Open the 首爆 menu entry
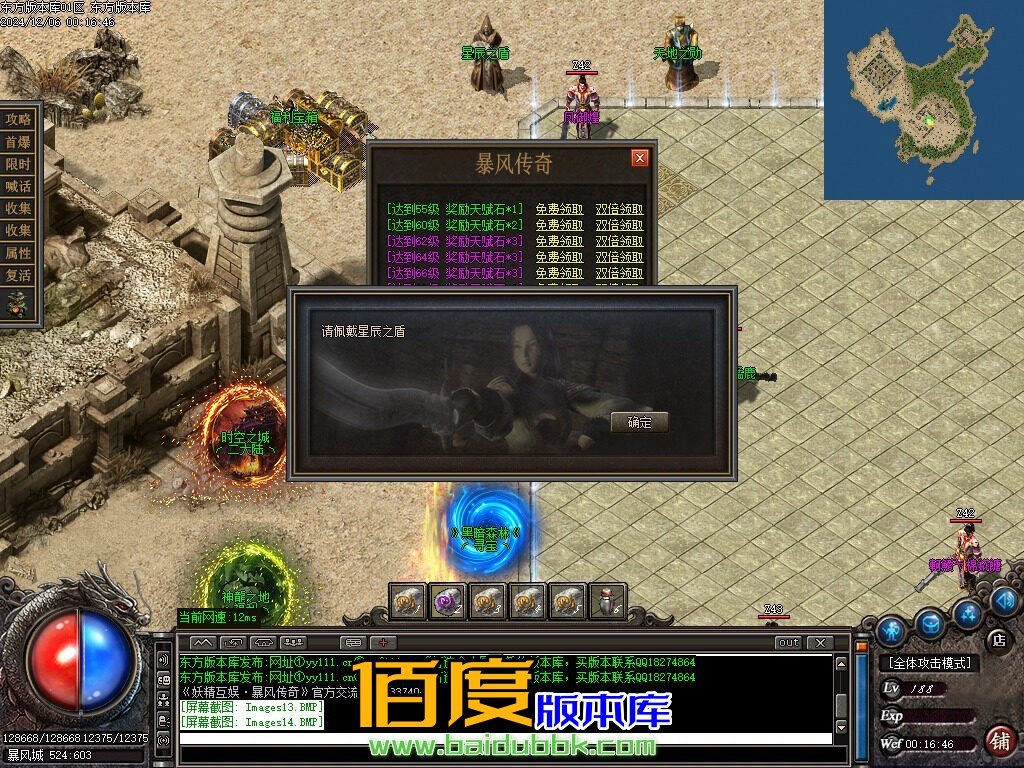Screen dimensions: 1024x768 pos(19,141)
